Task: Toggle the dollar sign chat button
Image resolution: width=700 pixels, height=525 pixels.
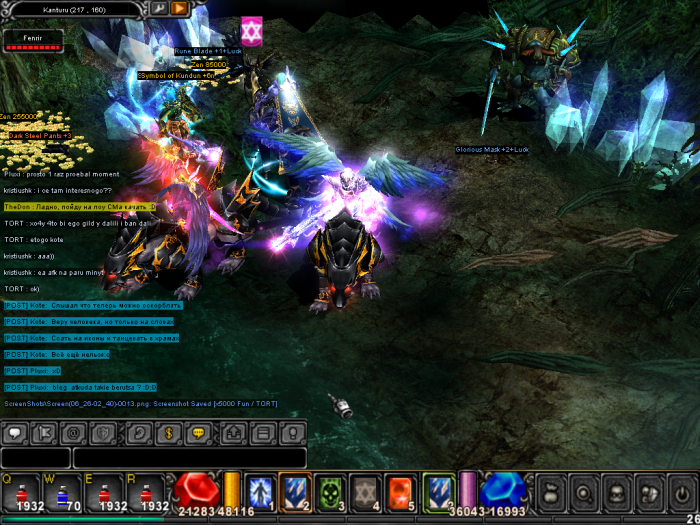Action: 169,434
